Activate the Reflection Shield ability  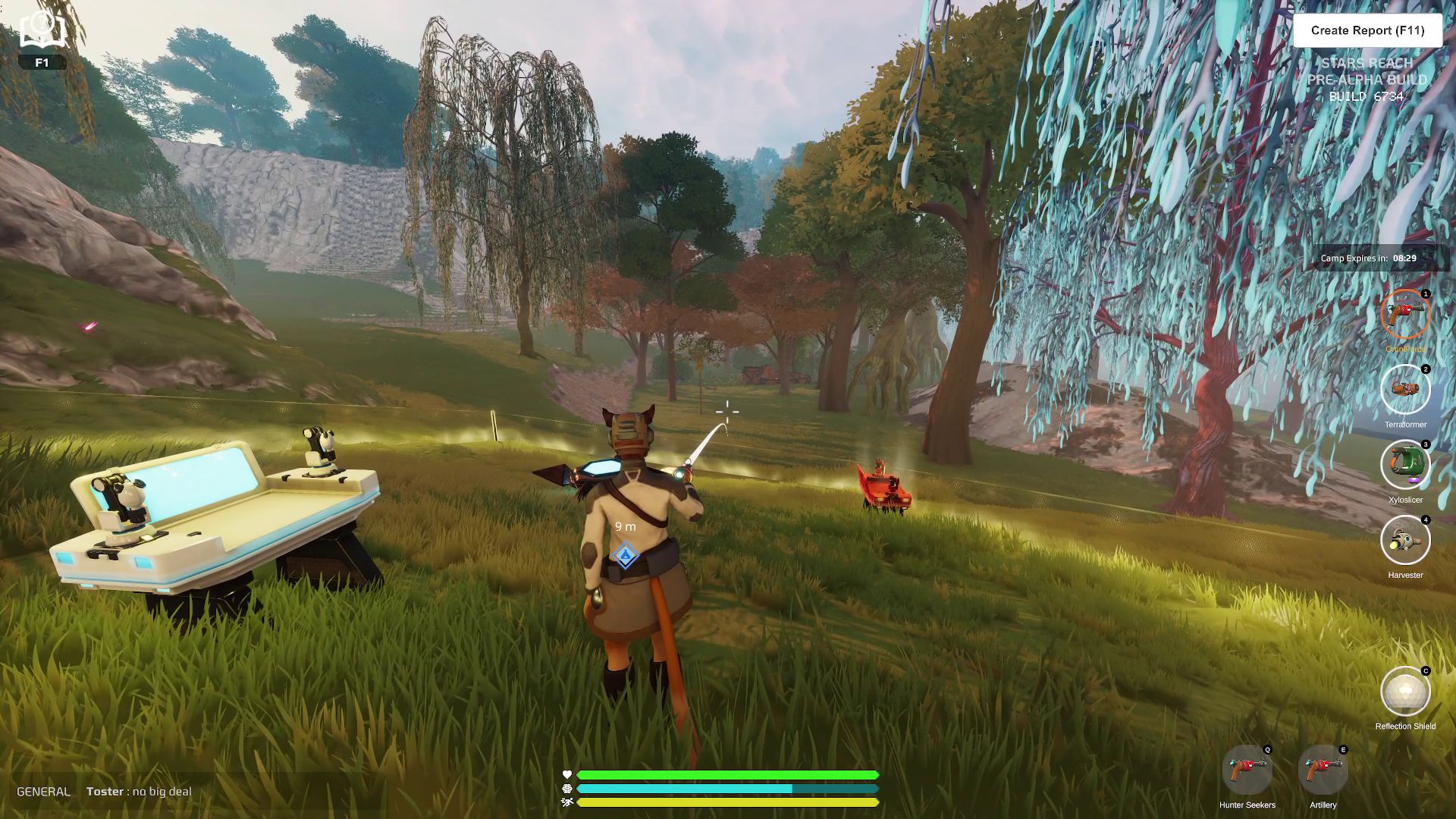[1405, 691]
